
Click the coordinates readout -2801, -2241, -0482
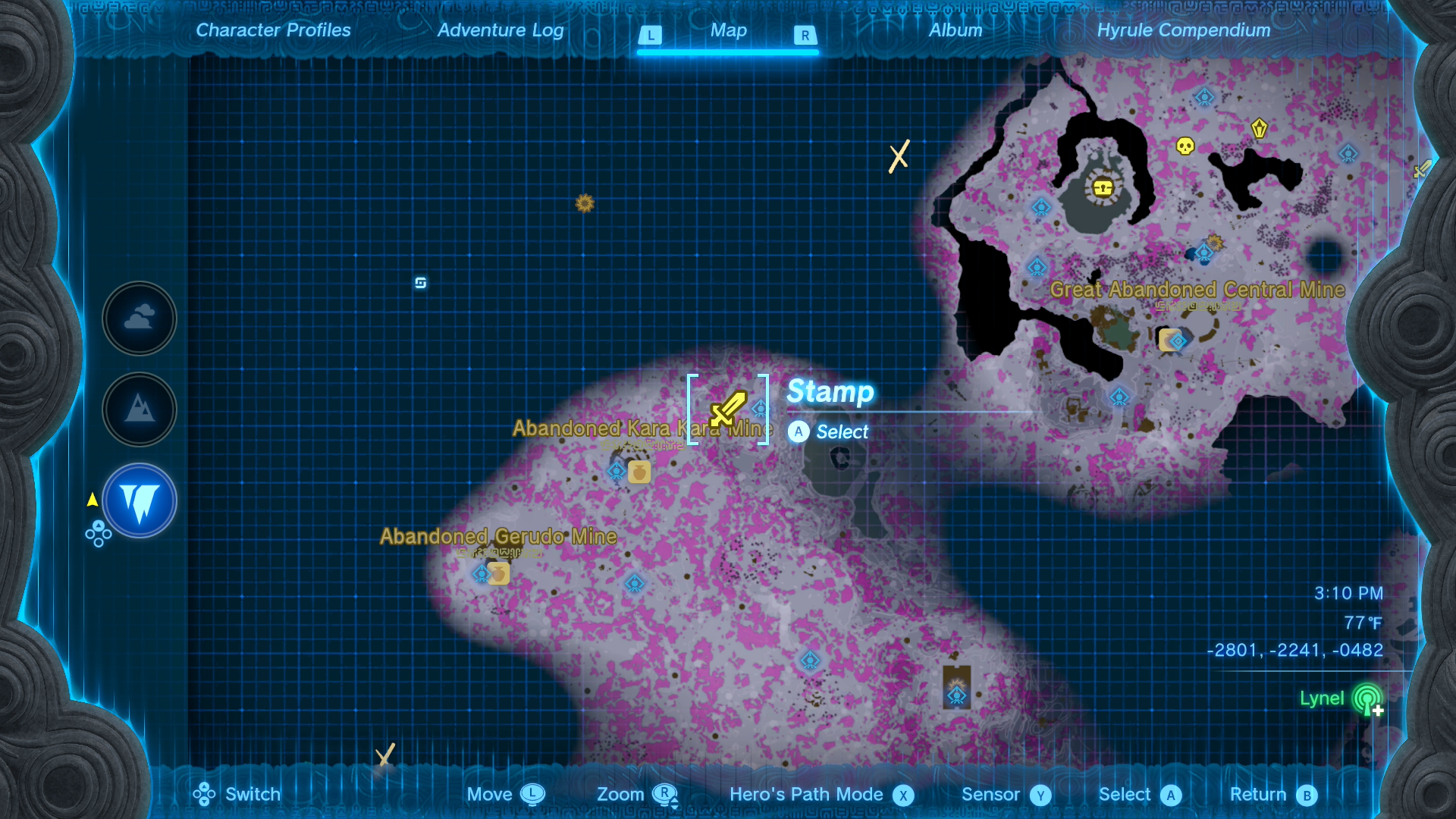coord(1296,650)
